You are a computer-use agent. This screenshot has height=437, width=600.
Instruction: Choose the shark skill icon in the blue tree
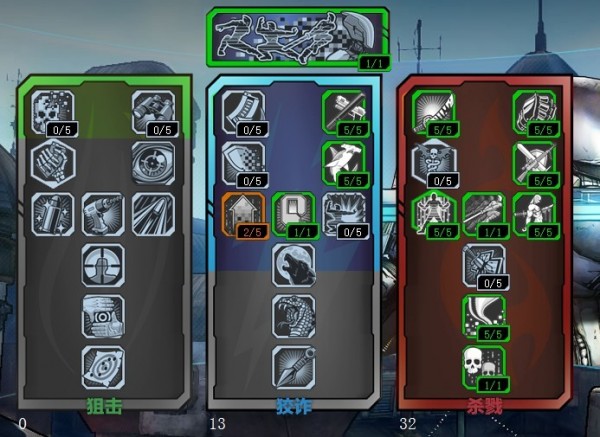click(x=343, y=160)
